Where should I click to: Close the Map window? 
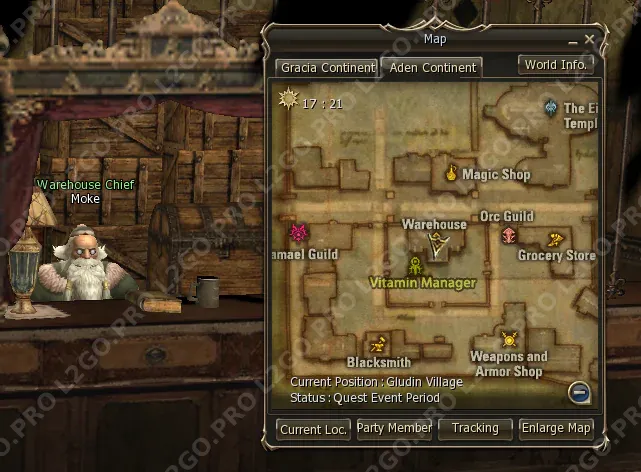coord(590,39)
